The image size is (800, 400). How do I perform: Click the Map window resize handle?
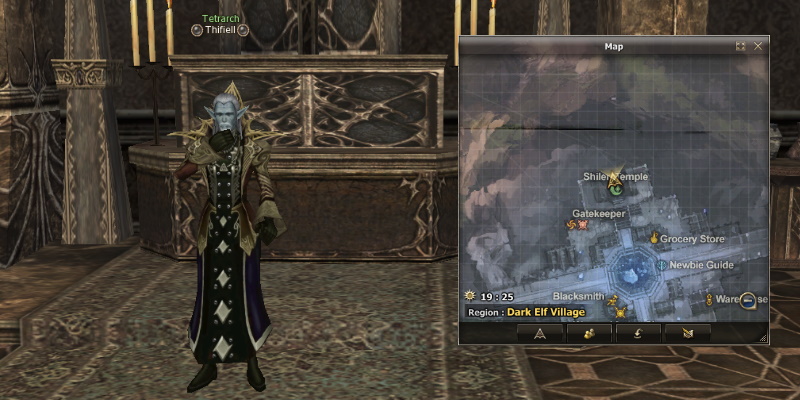tap(763, 339)
